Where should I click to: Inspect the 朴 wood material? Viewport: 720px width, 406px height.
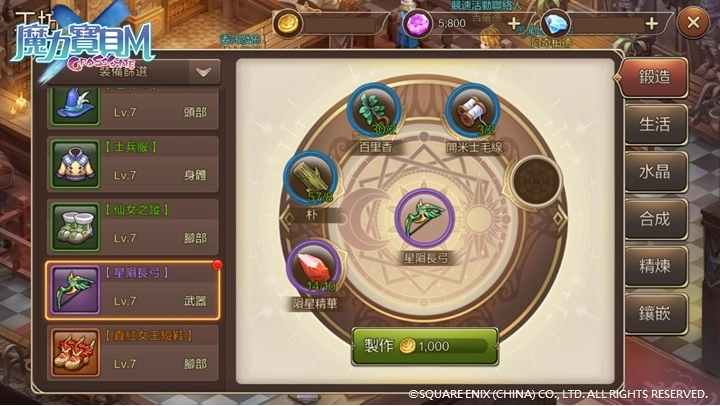(311, 178)
